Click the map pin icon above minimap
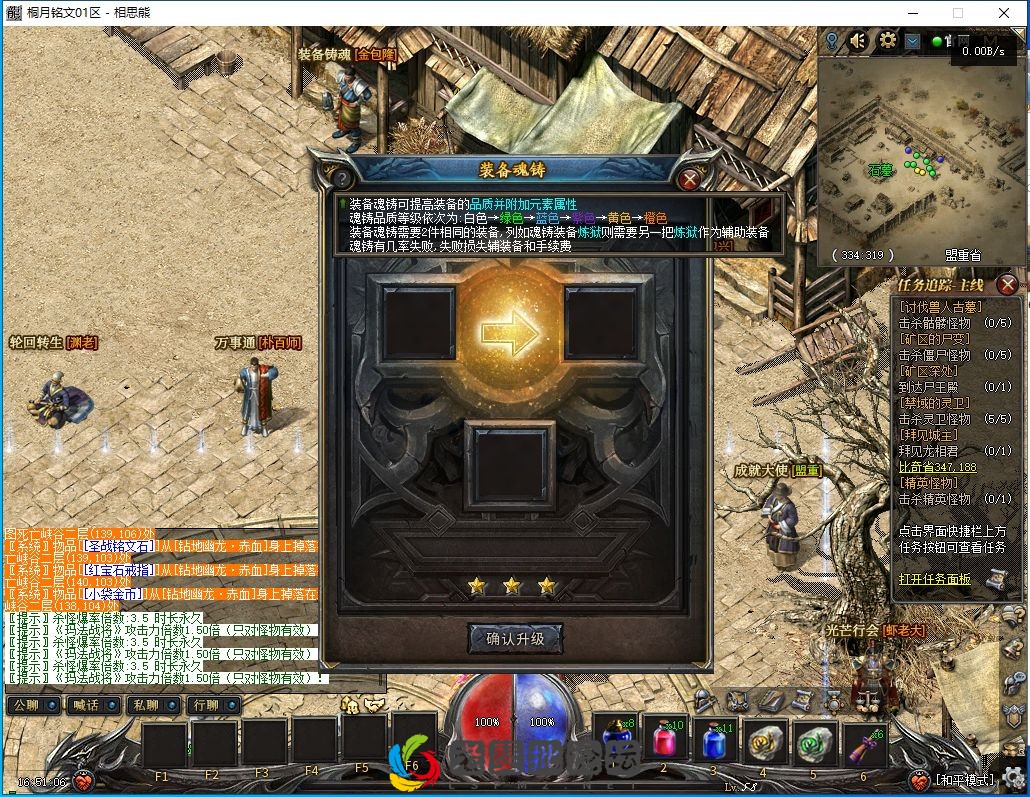 [x=831, y=41]
